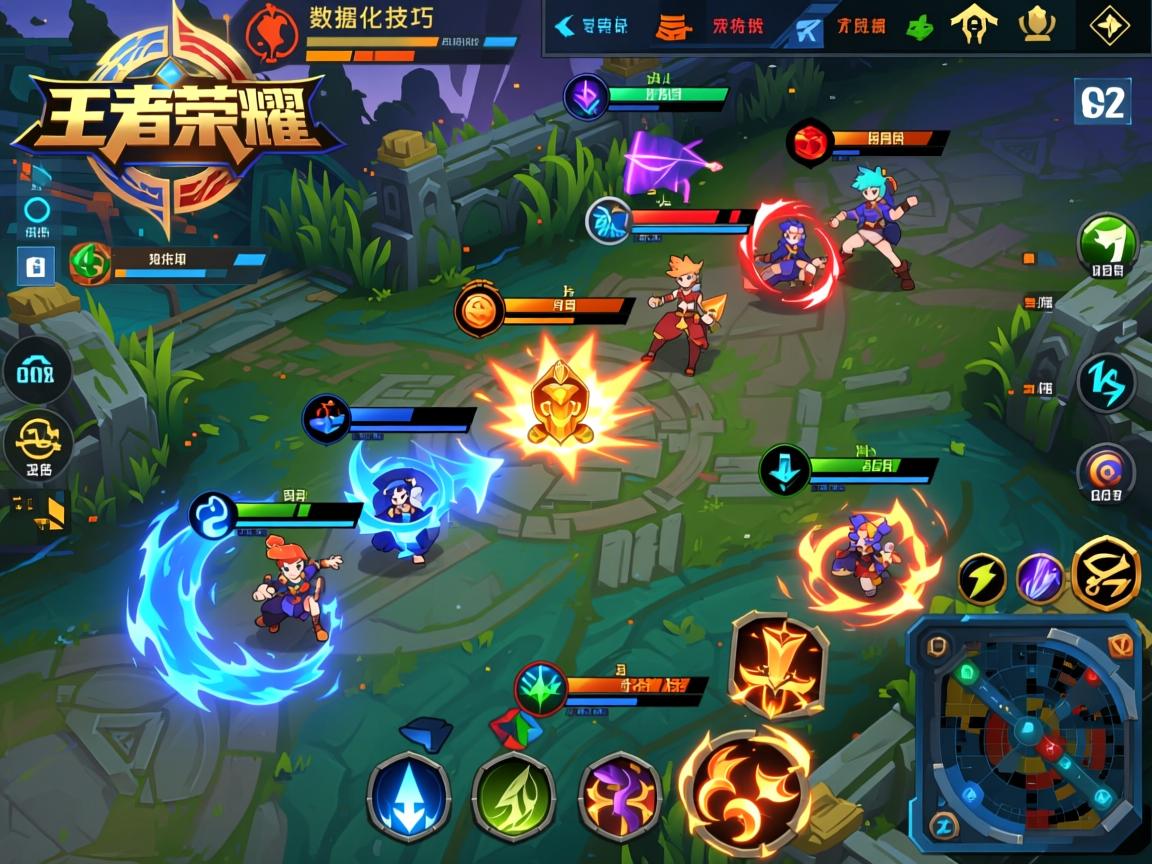Activate the blue down-arrow skill
Viewport: 1152px width, 864px height.
(x=408, y=796)
